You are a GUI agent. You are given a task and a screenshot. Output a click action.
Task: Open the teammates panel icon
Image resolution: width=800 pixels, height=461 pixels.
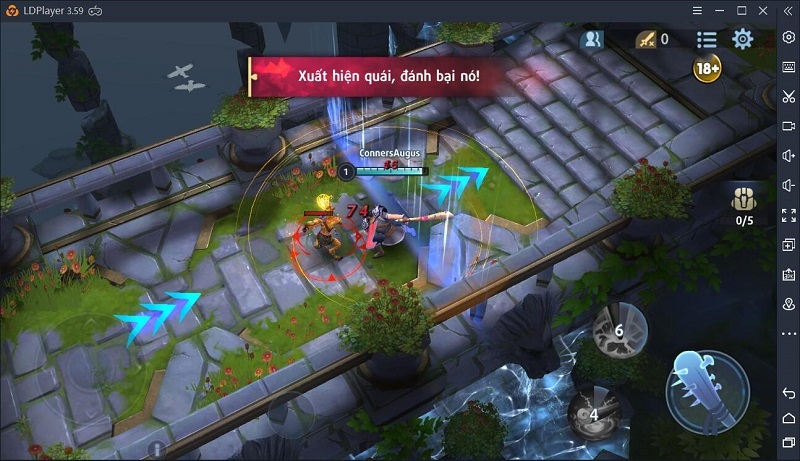coord(593,40)
